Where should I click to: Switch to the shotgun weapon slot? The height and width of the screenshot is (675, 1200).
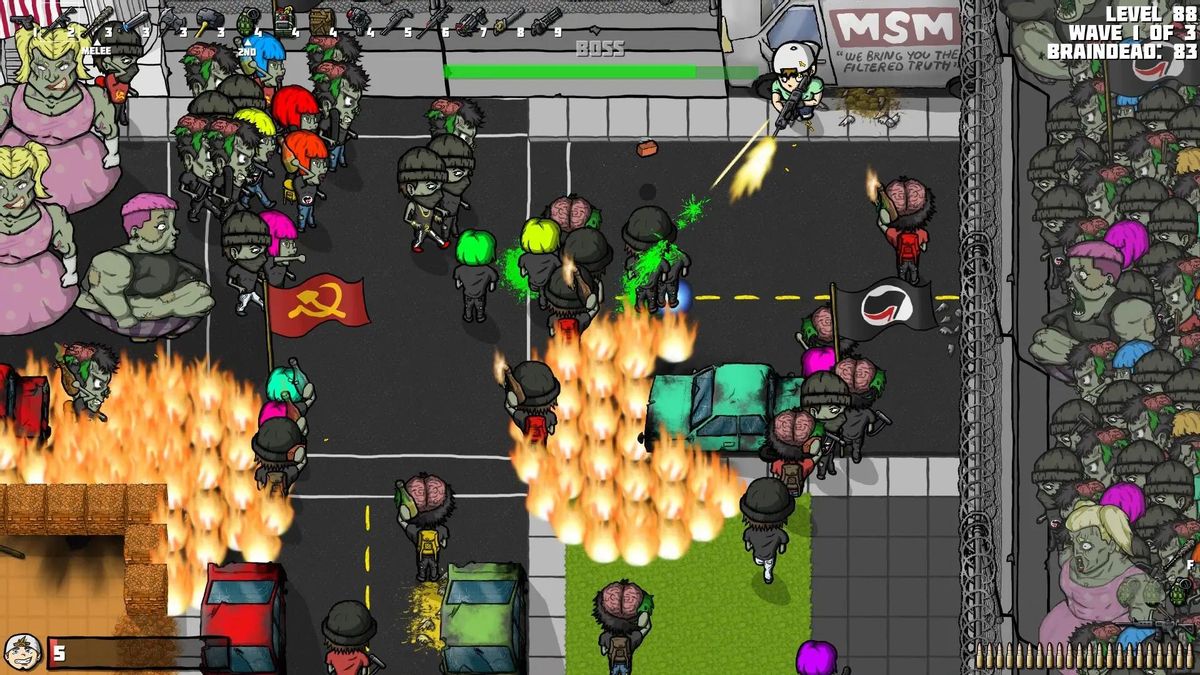click(x=397, y=18)
